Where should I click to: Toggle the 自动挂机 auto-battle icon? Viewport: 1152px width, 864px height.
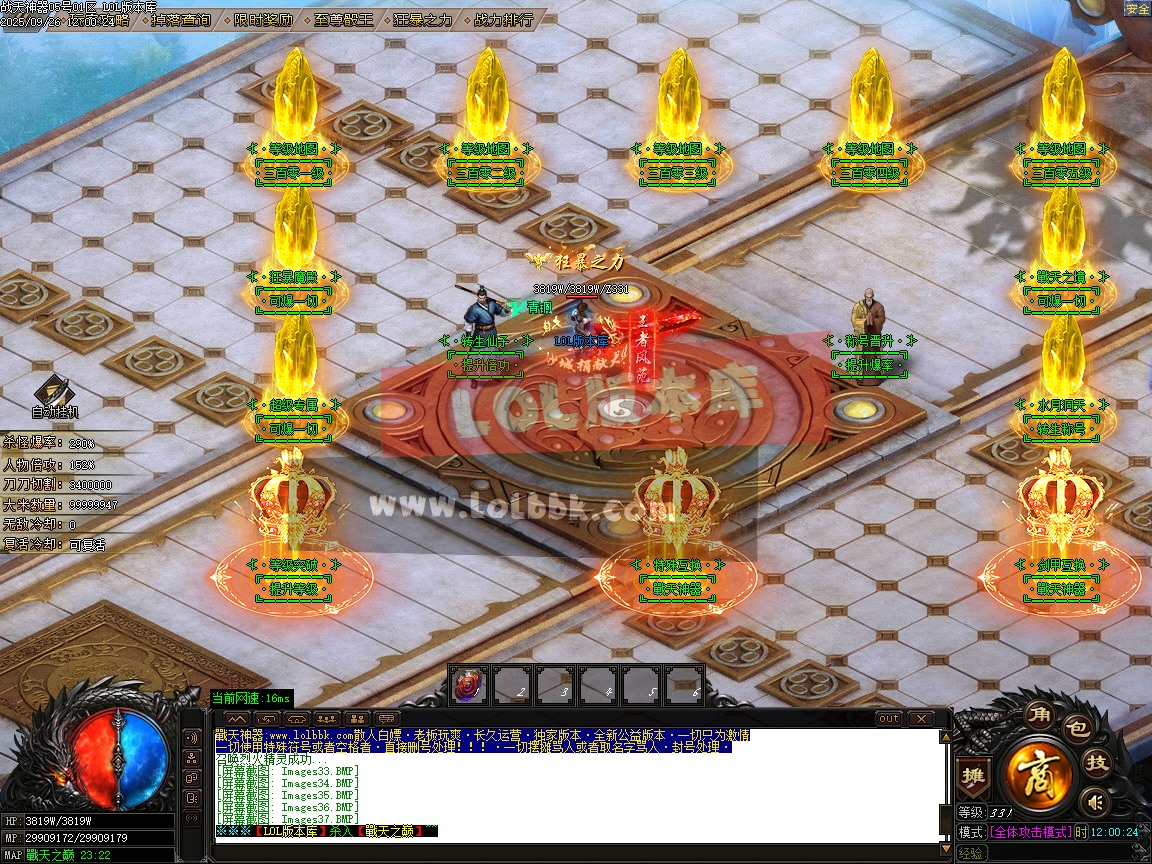tap(54, 394)
